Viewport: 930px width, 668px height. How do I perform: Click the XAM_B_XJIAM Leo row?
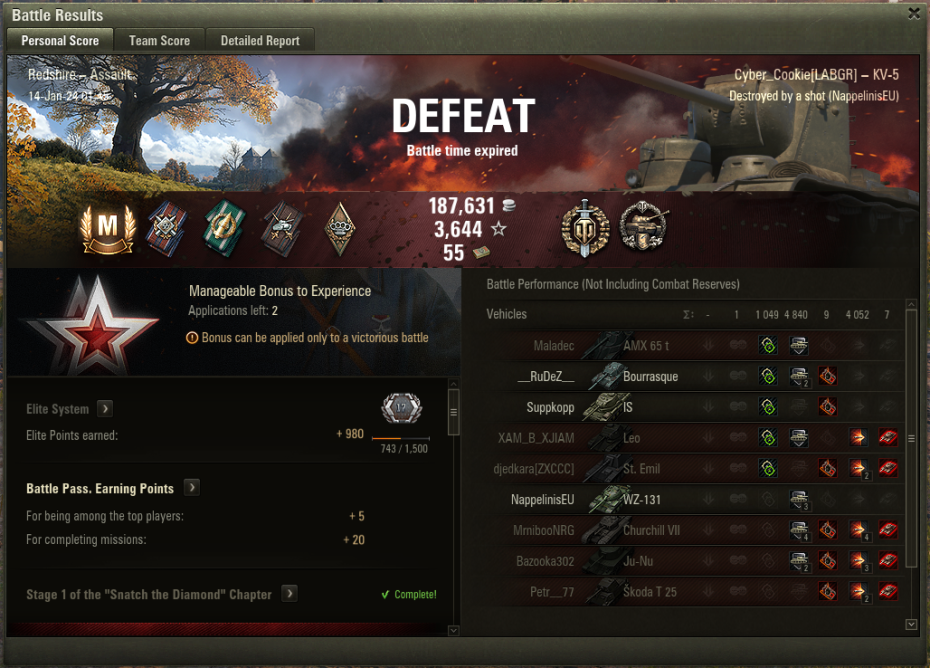[690, 438]
